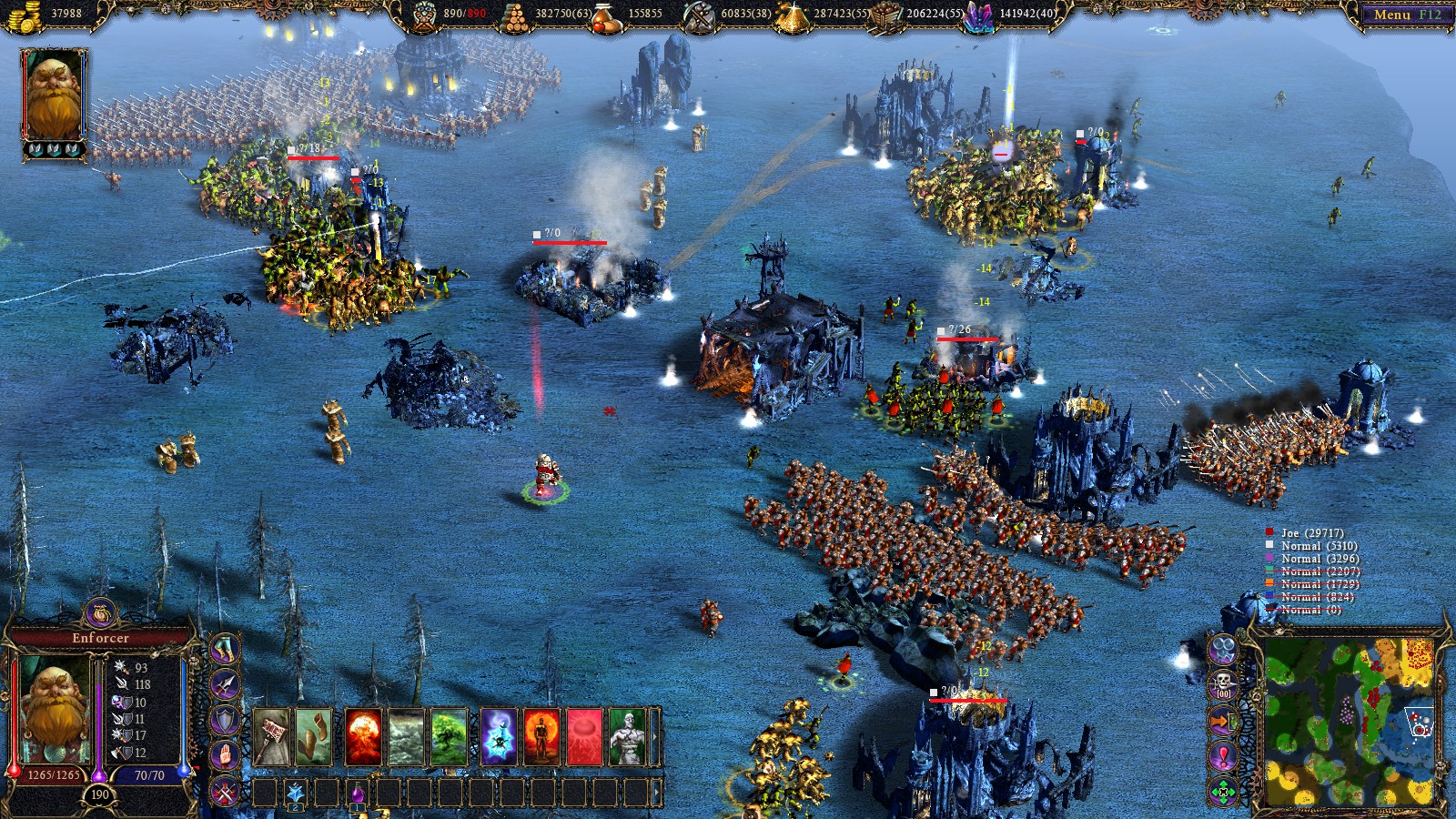The image size is (1456, 819).
Task: Click the spyglass eyes icon above the minimap
Action: pos(1222,651)
